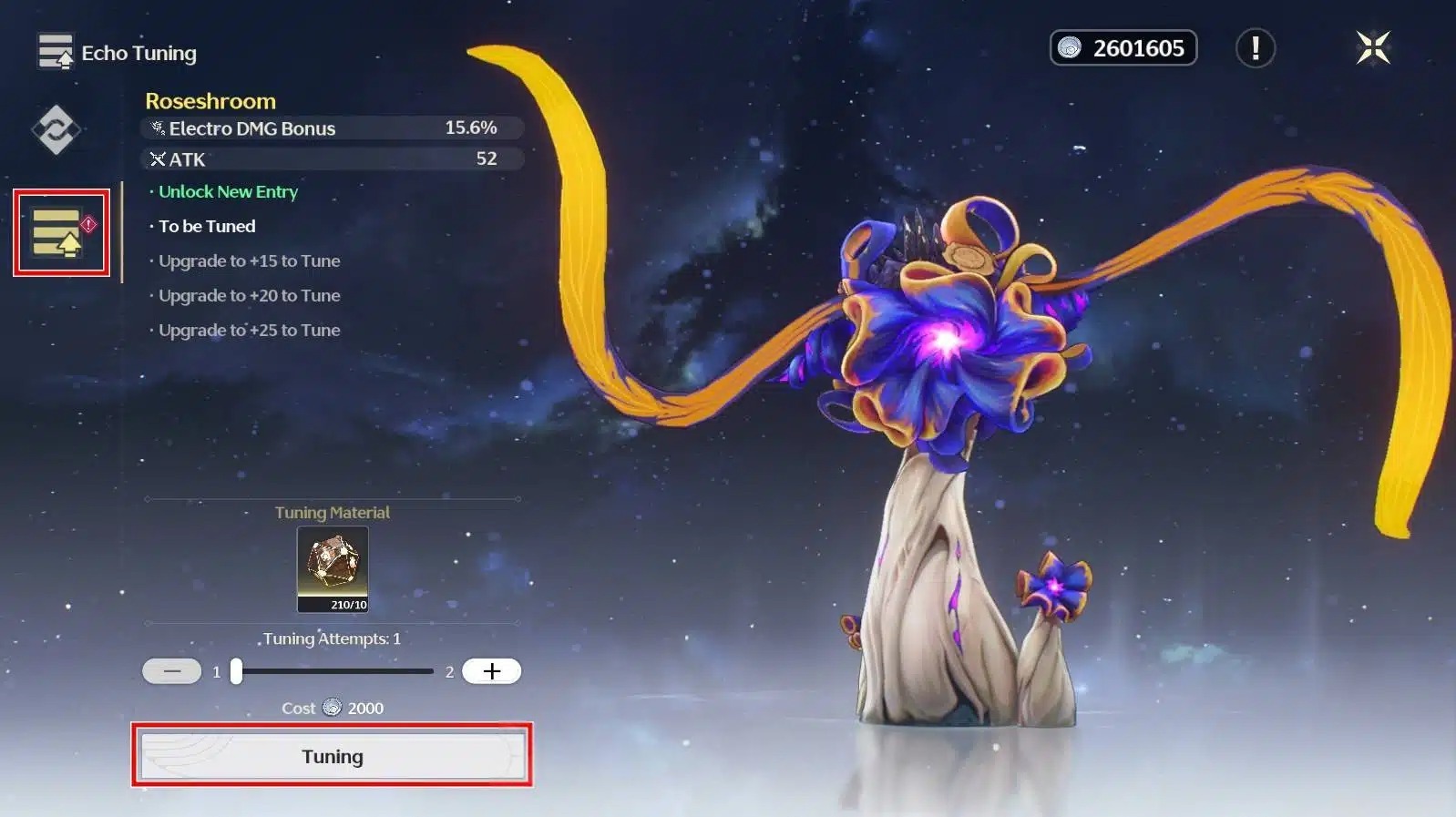
Task: Select the Tuning Material item slot
Action: pos(333,569)
